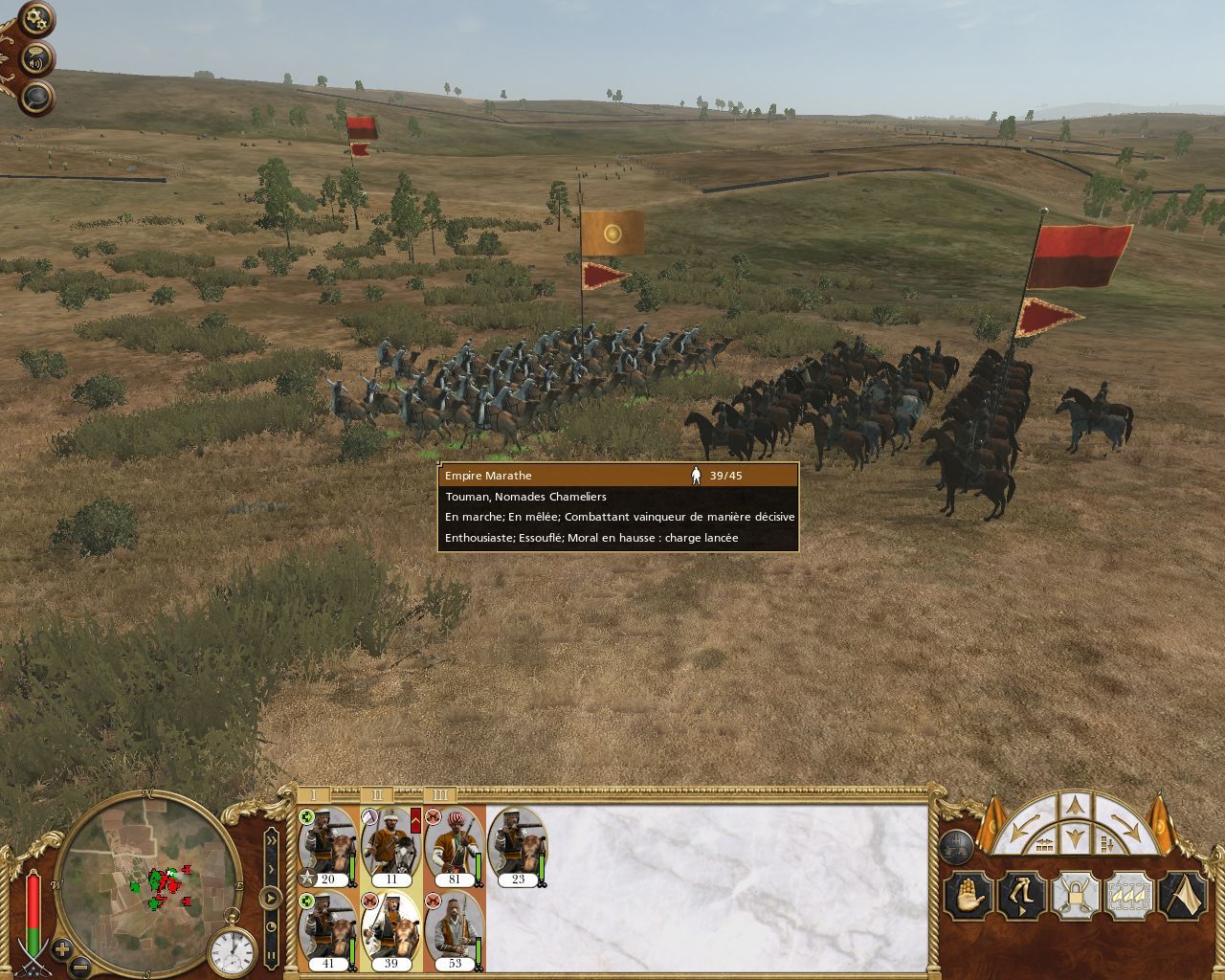Toggle run mode with the legs button
This screenshot has height=980, width=1225.
1020,898
